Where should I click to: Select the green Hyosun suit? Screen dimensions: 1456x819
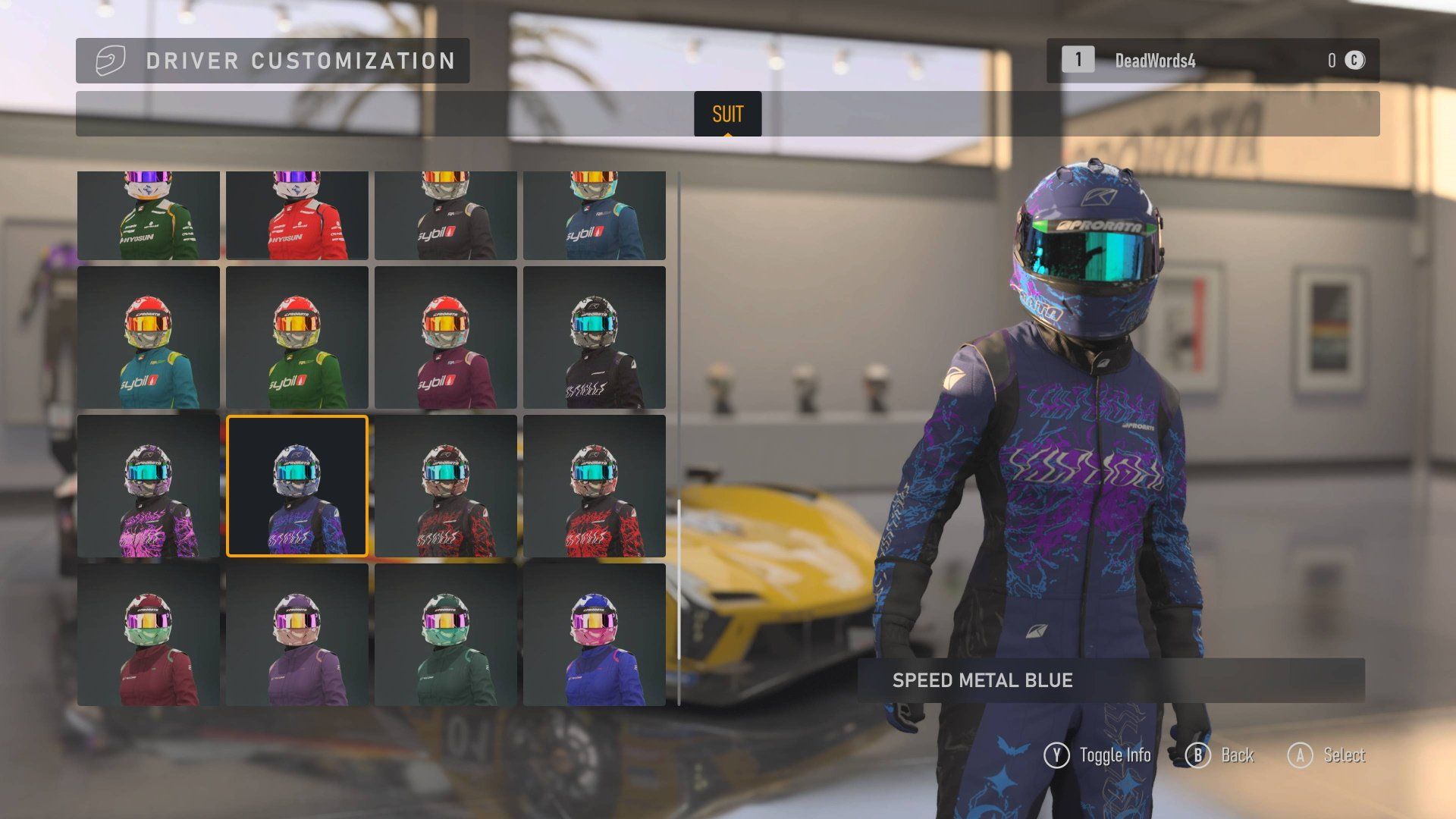coord(149,216)
